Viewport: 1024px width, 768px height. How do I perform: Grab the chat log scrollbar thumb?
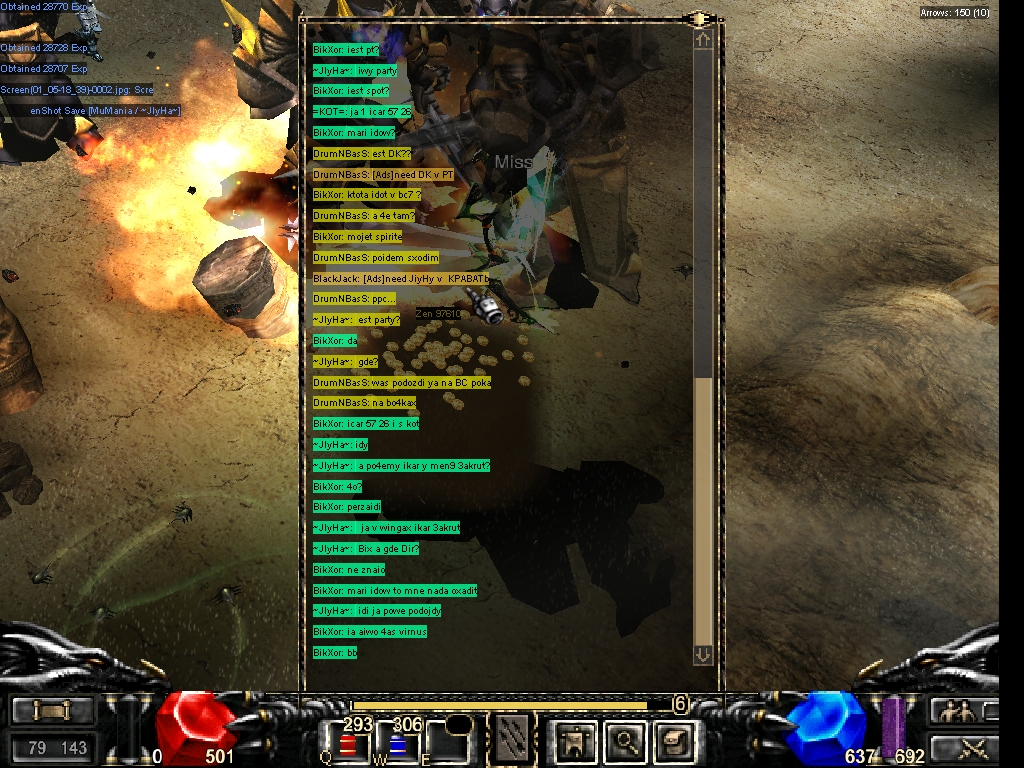[703, 510]
